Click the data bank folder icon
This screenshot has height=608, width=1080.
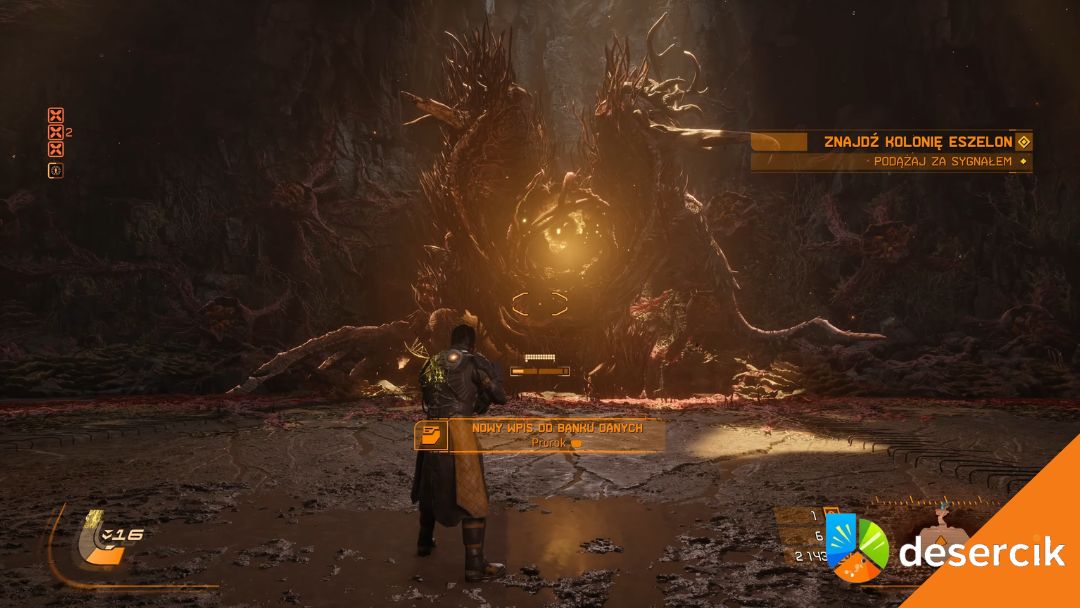pos(431,436)
